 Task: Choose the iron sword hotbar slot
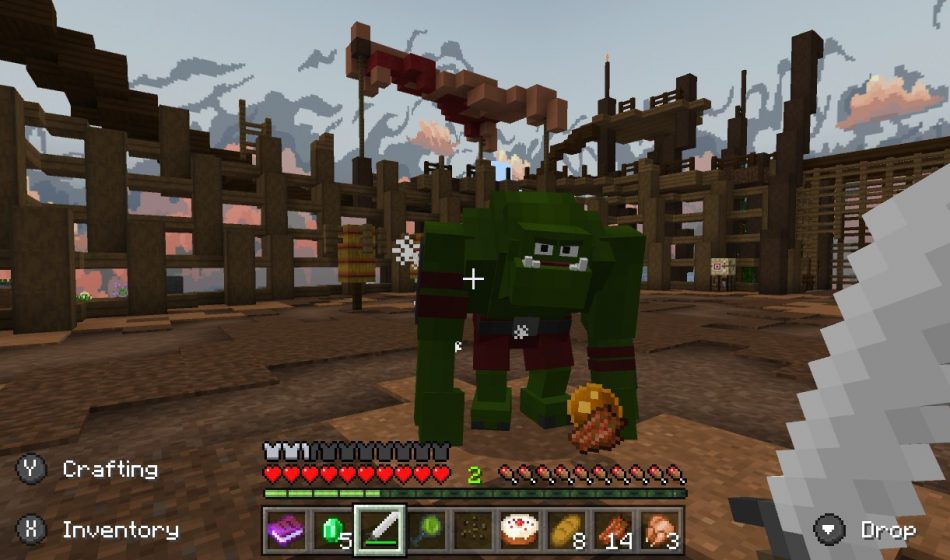click(380, 529)
